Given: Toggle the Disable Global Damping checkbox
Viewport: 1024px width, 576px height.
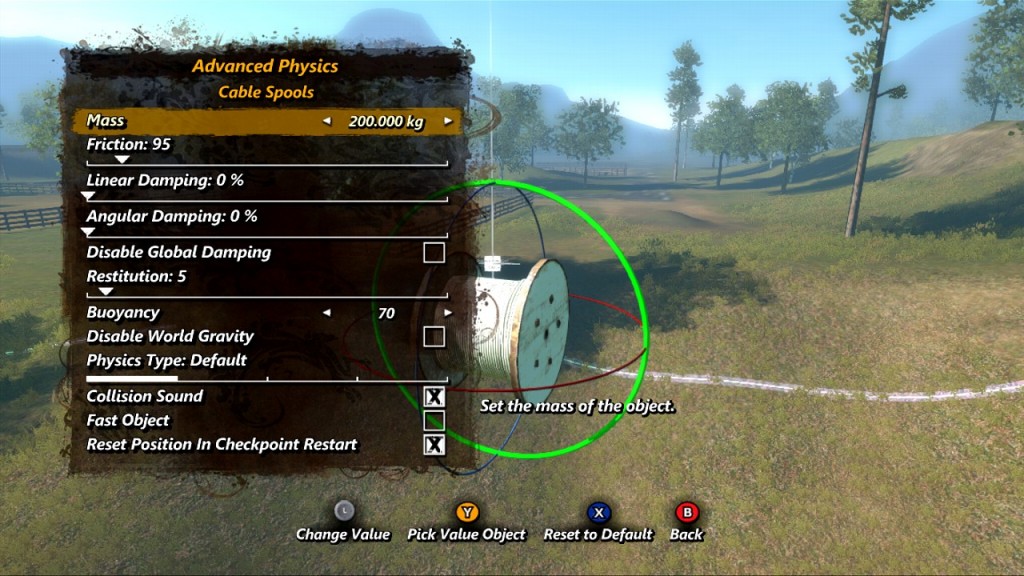Looking at the screenshot, I should point(433,252).
